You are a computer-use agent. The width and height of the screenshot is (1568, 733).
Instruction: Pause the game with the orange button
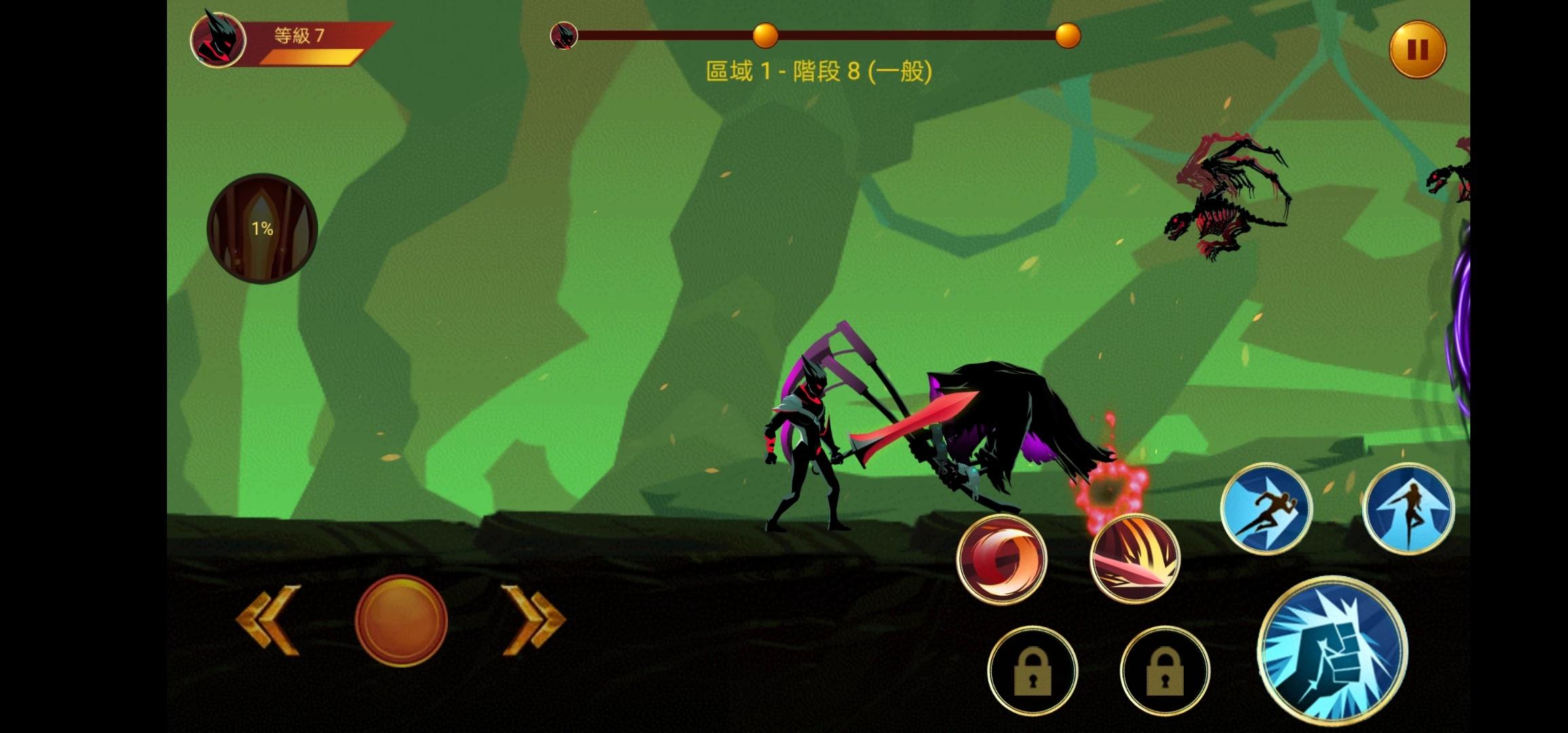point(1417,50)
